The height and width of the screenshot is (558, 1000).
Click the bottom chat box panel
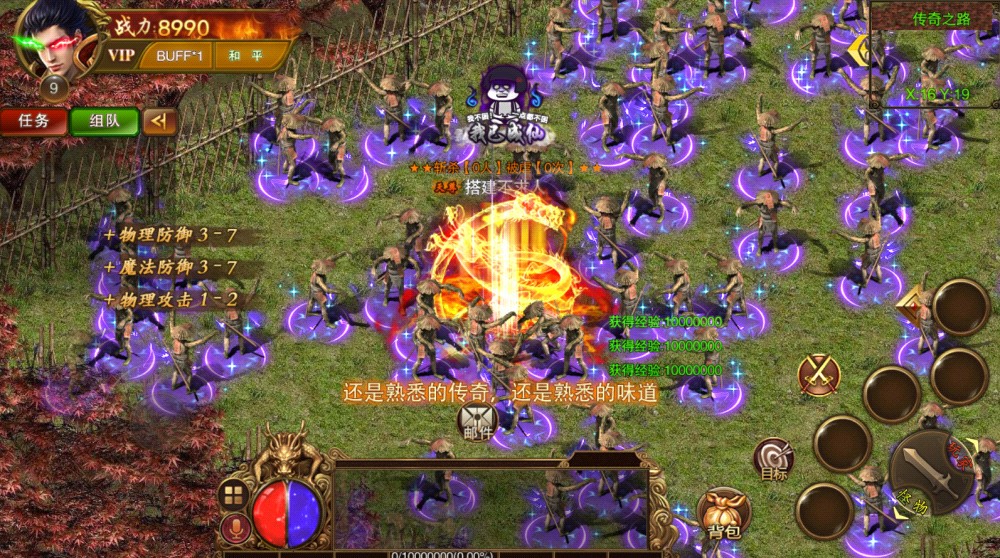click(x=490, y=505)
